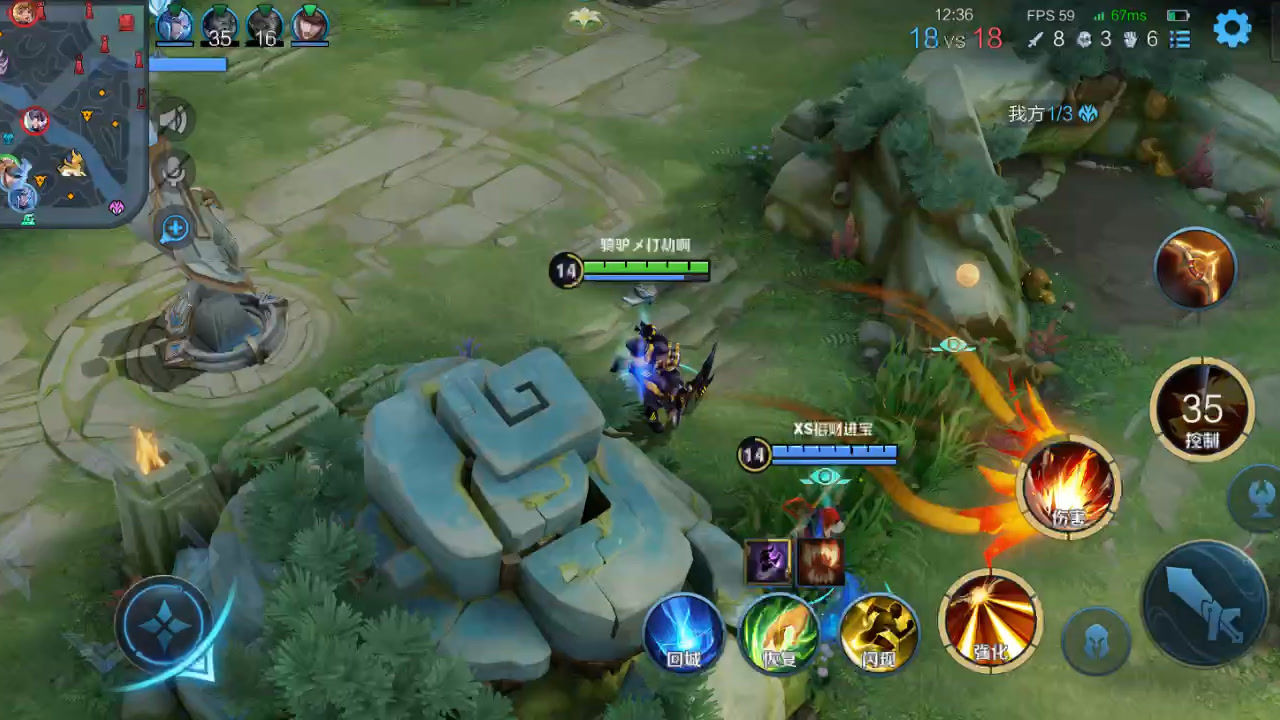Open the blue gear settings menu
The height and width of the screenshot is (720, 1280).
point(1232,29)
